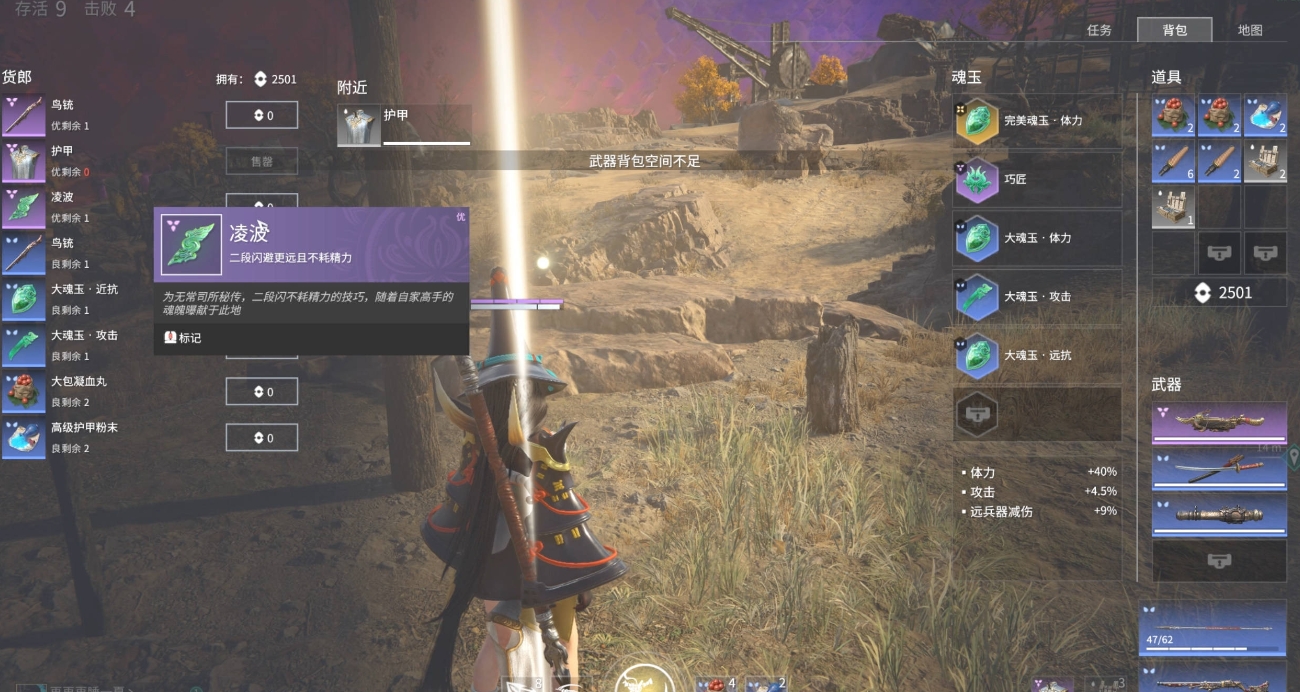This screenshot has width=1300, height=692.
Task: Select the blue armor powder item slot
Action: click(x=1265, y=115)
